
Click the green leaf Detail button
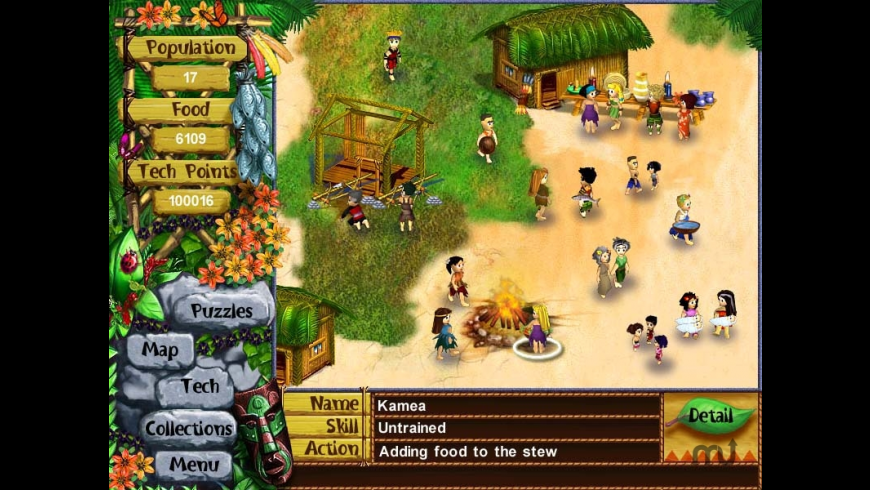(x=709, y=414)
